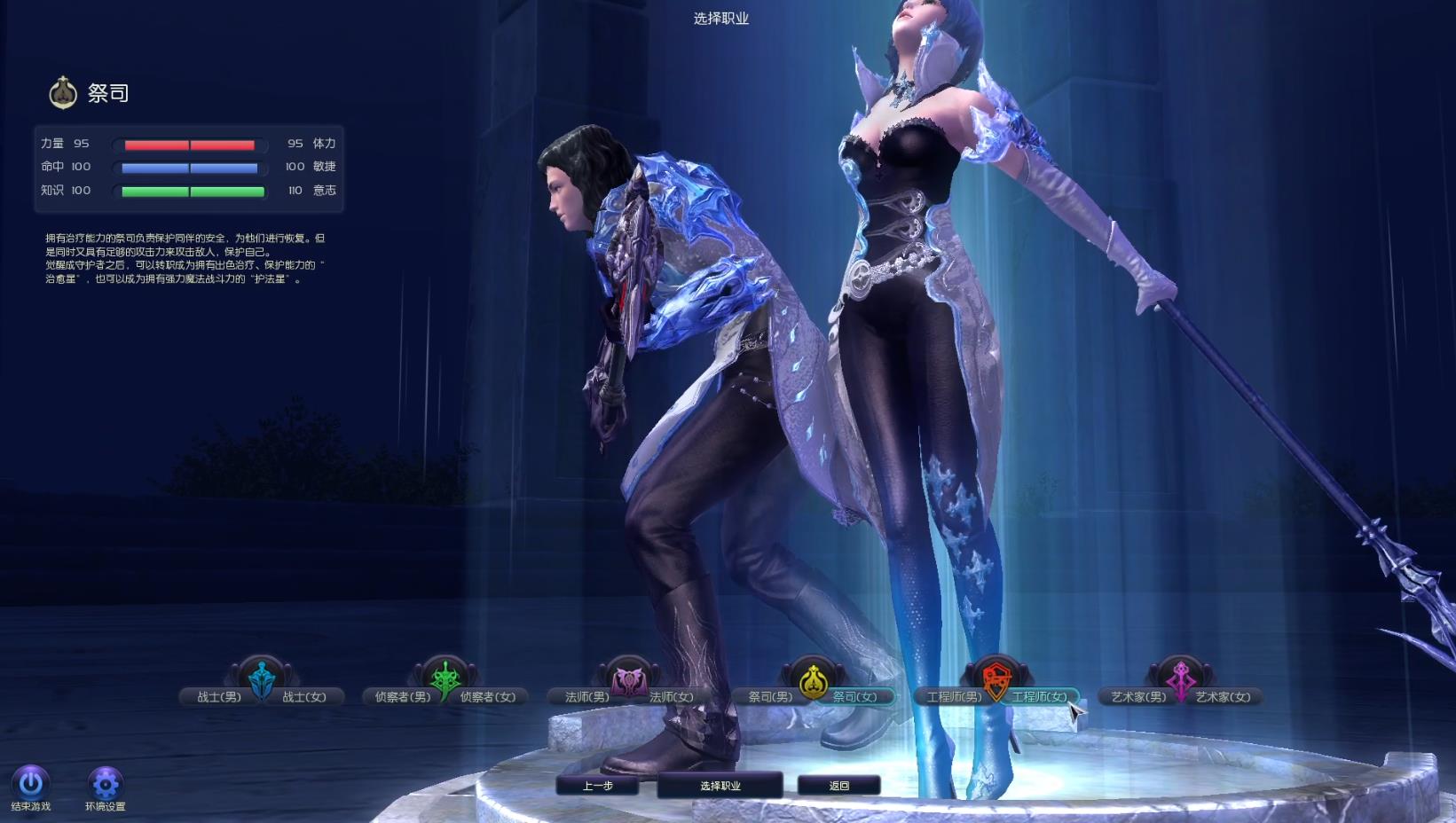This screenshot has height=823, width=1456.
Task: Quit via the 结束游戏 power icon
Action: [31, 782]
